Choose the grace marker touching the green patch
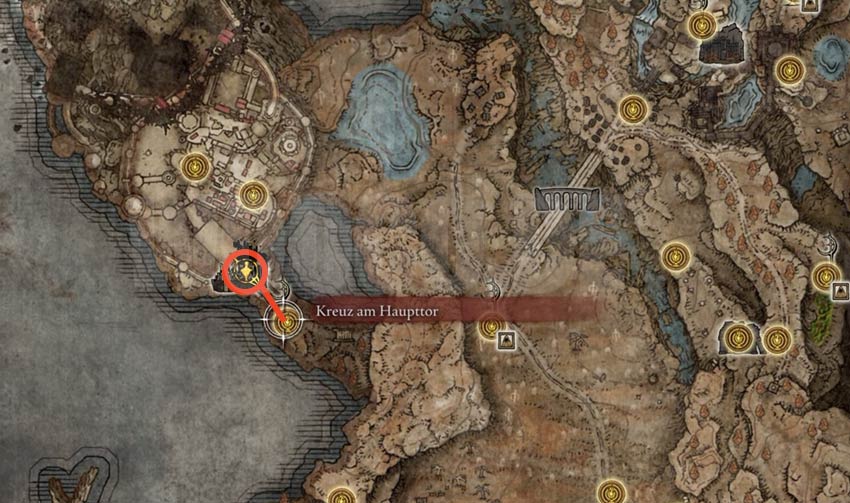 click(x=825, y=277)
